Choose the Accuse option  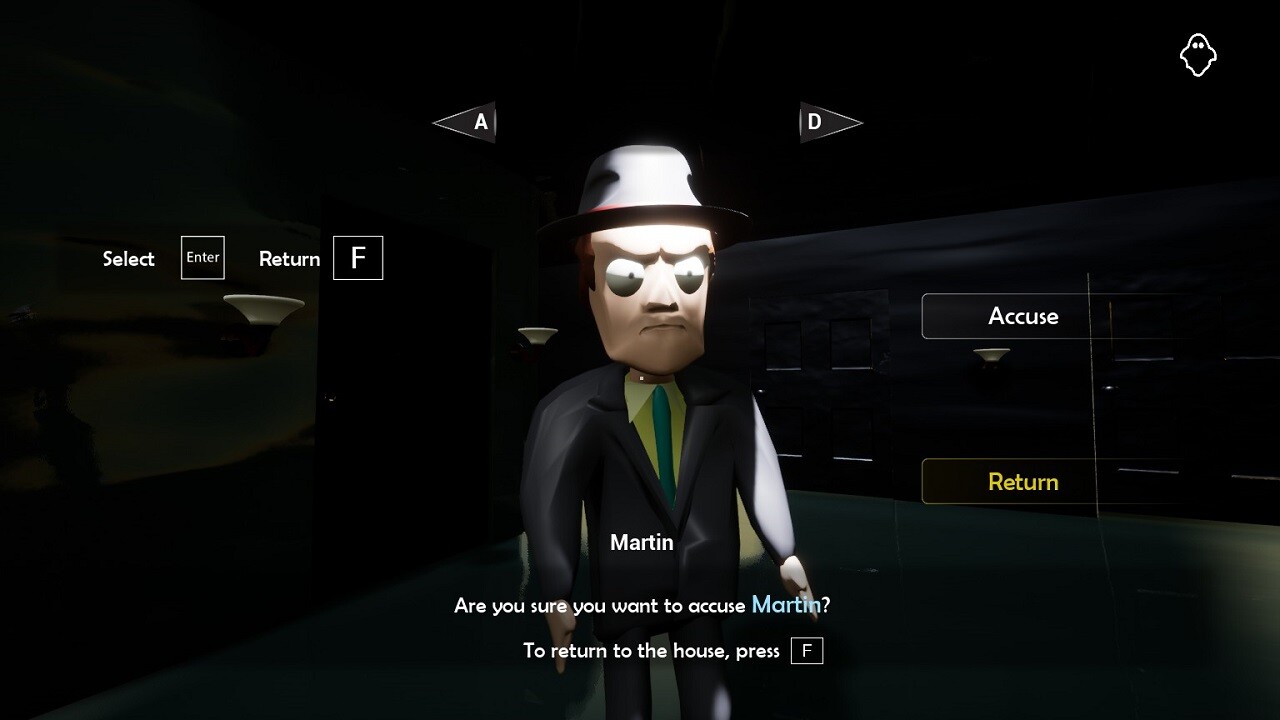[x=1022, y=316]
